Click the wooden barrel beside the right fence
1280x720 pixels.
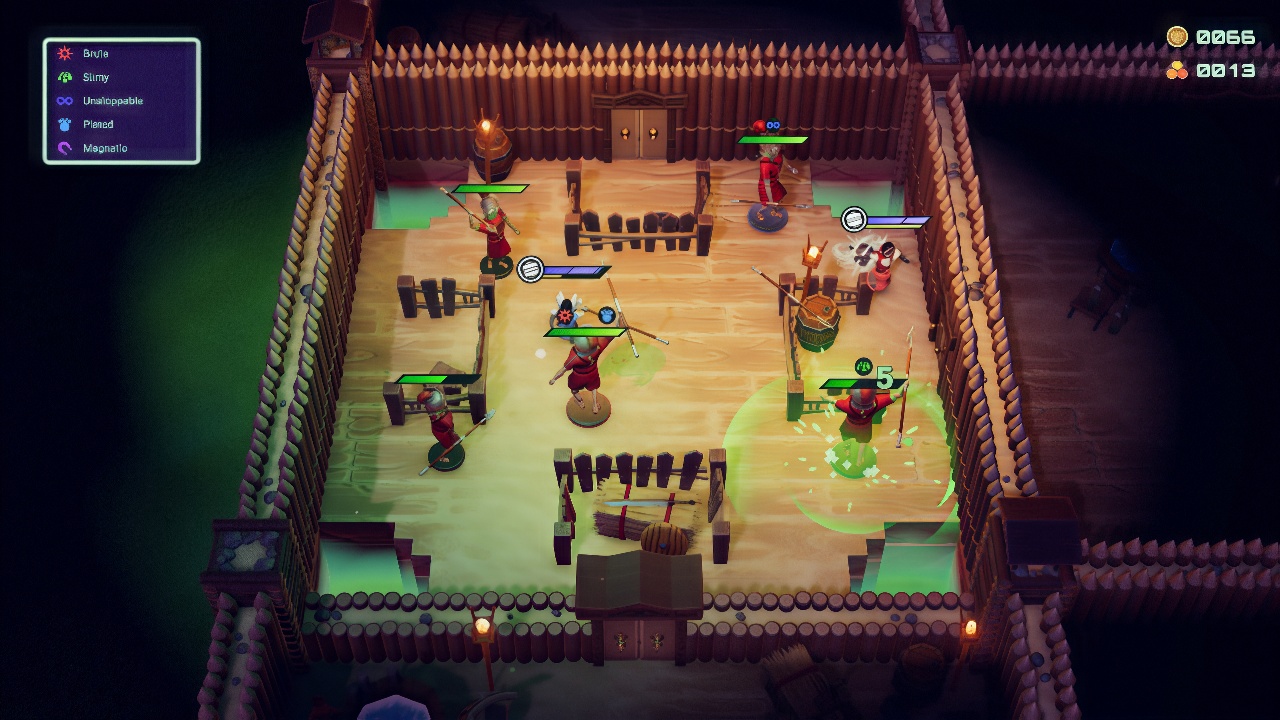click(818, 320)
